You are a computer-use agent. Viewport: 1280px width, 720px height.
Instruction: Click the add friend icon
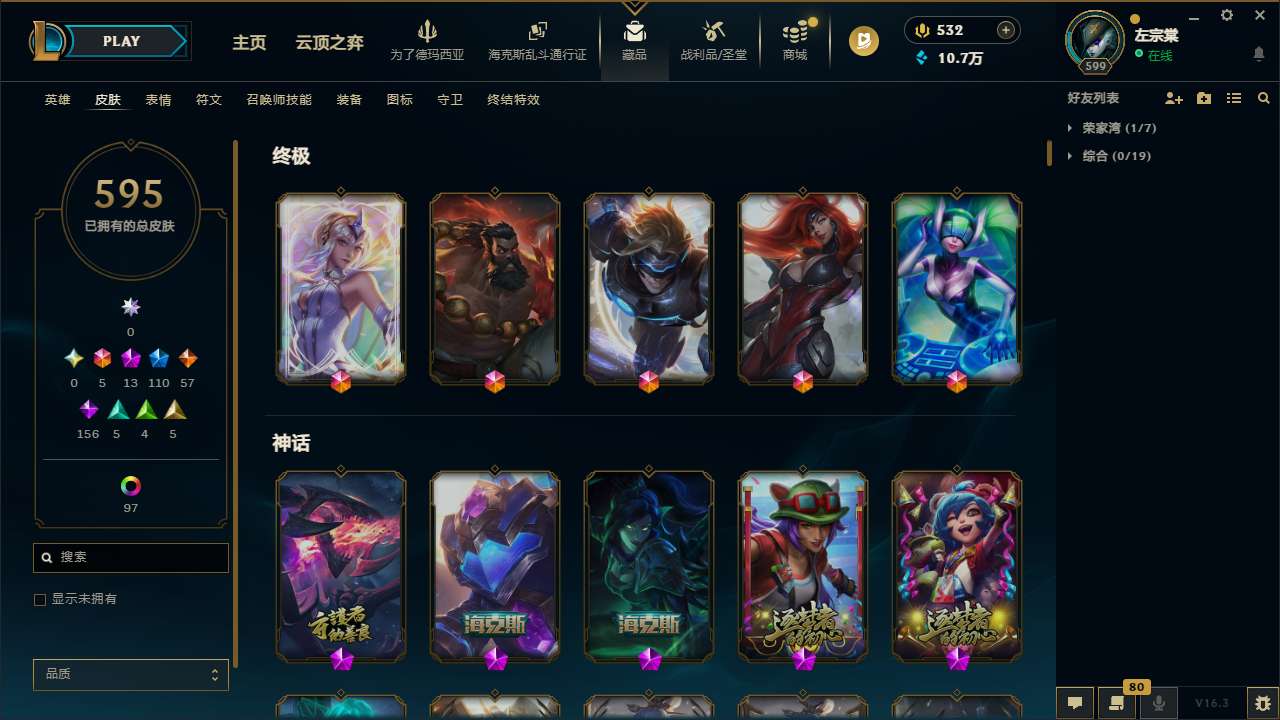pos(1174,98)
